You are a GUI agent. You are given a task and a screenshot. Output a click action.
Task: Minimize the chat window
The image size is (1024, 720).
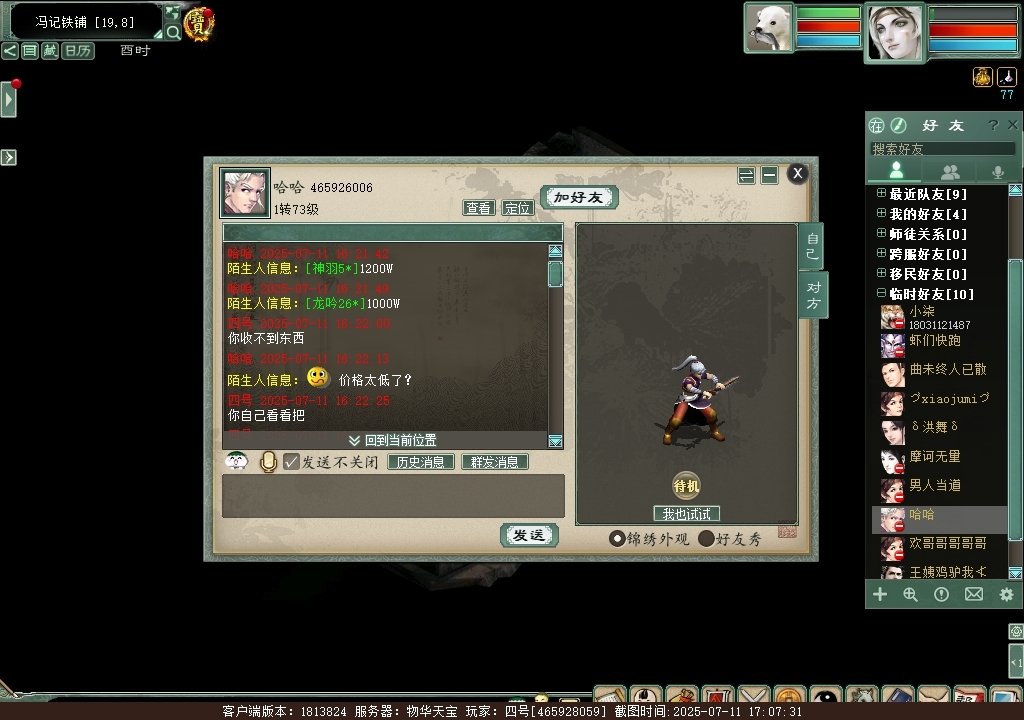[x=769, y=175]
